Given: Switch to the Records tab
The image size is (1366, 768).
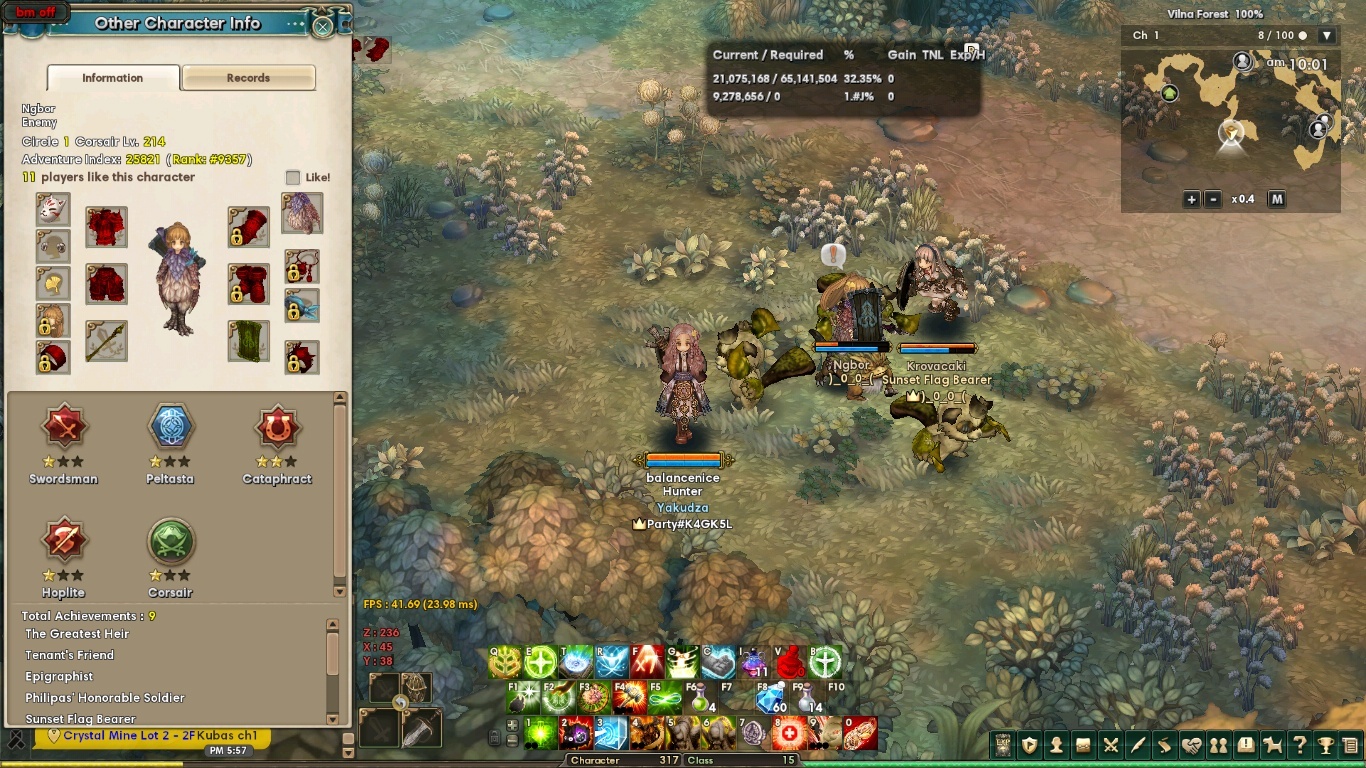Looking at the screenshot, I should pos(248,78).
